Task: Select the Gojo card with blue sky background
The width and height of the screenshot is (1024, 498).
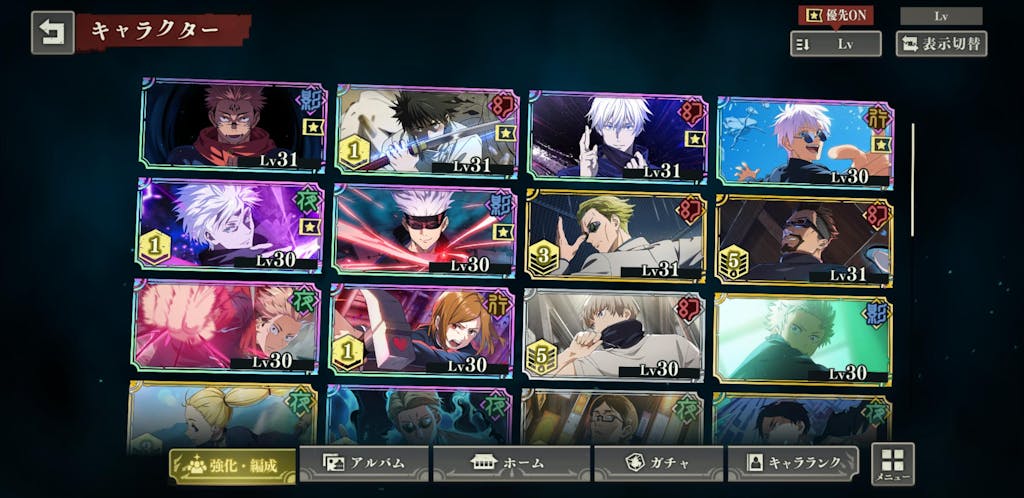Action: coord(804,141)
